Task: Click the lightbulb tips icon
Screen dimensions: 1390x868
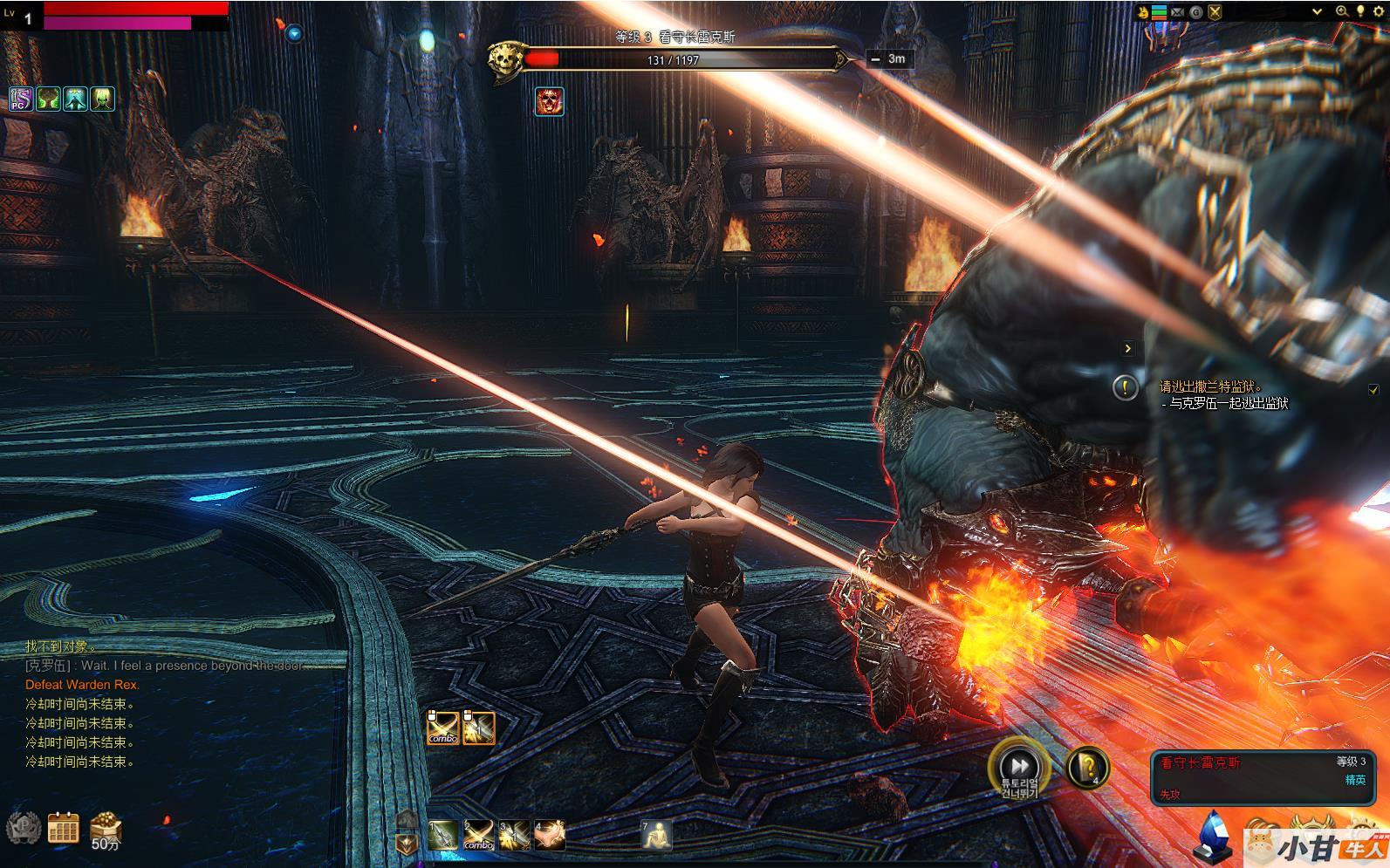Action: (x=1359, y=11)
